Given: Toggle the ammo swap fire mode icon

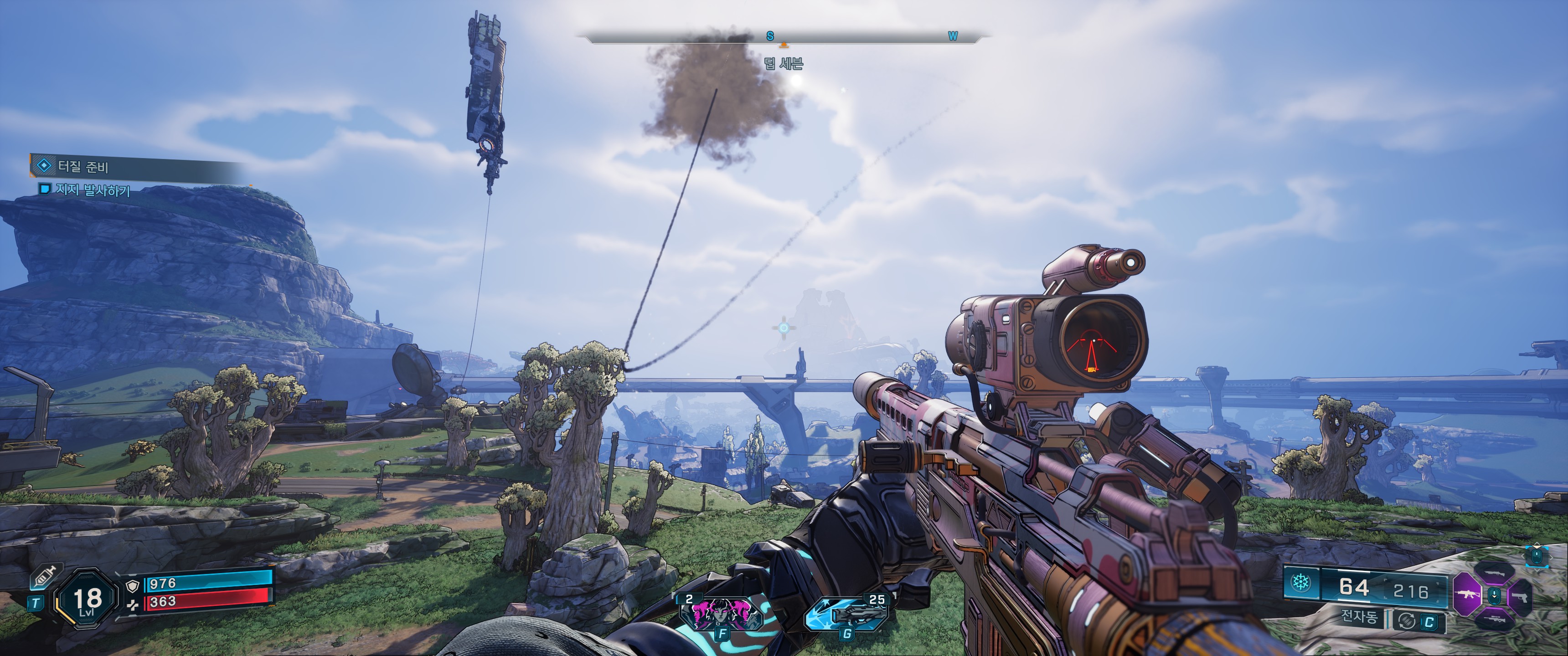Looking at the screenshot, I should [x=1407, y=621].
